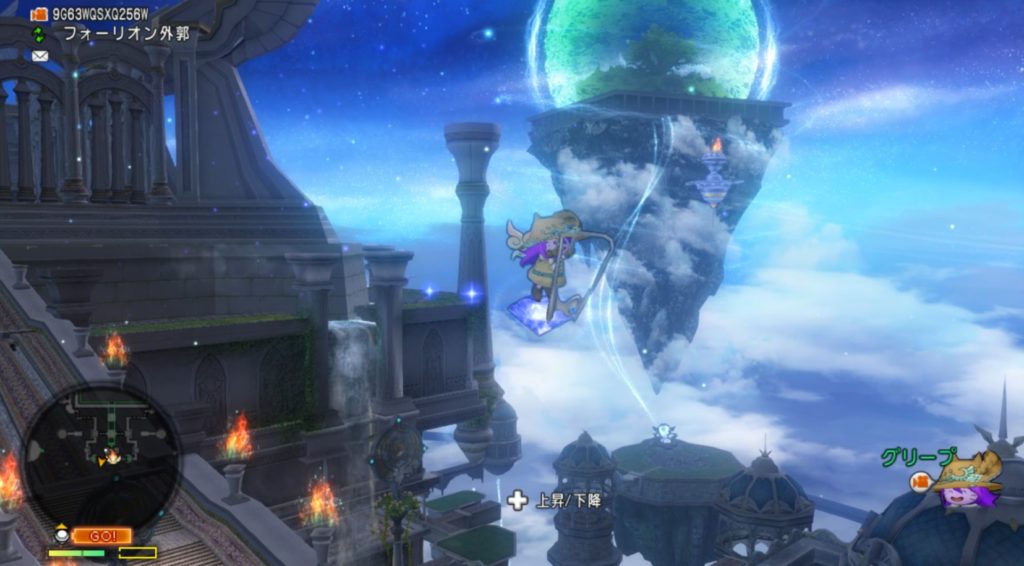Select the orange camera icon beside the ID code

(x=40, y=14)
